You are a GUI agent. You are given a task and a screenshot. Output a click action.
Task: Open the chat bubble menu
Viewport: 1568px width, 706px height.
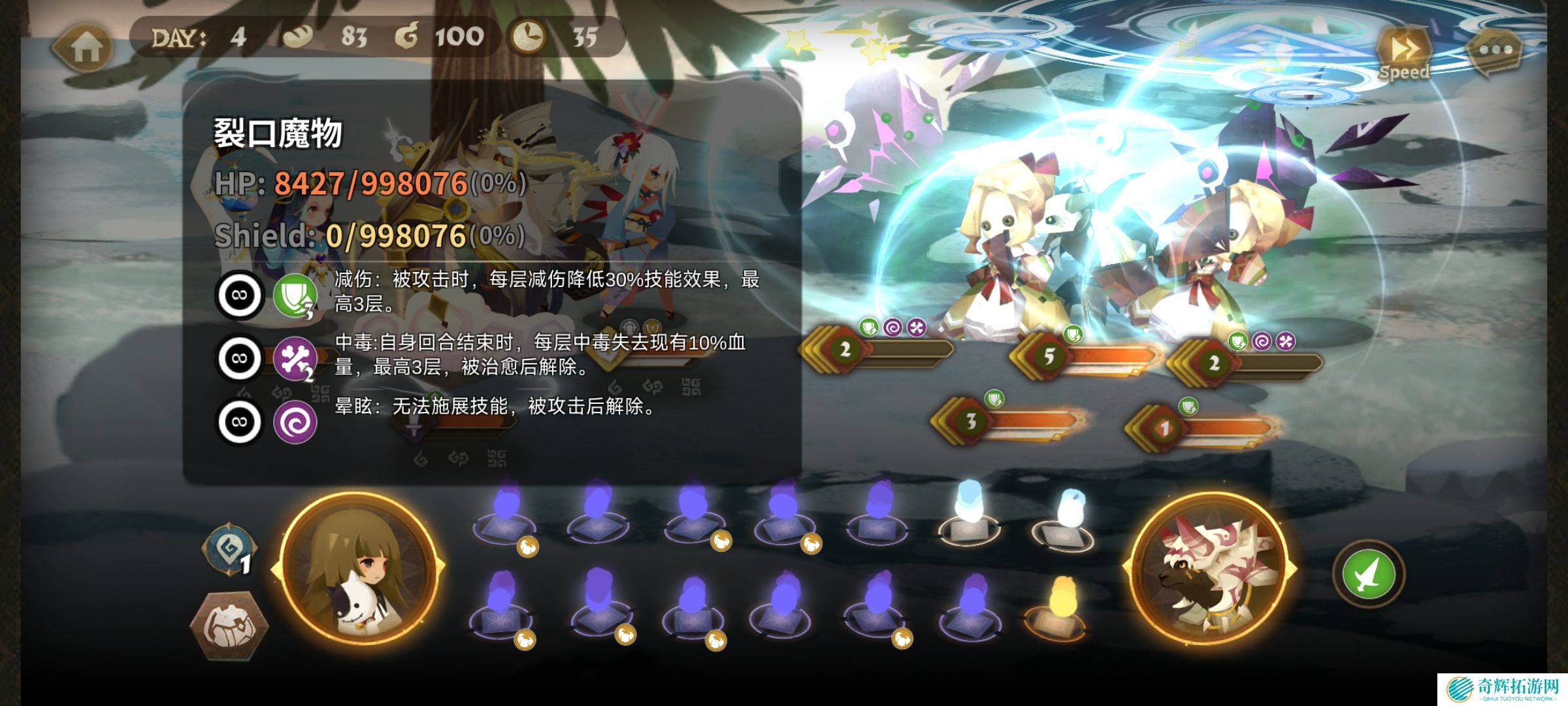coord(1495,50)
